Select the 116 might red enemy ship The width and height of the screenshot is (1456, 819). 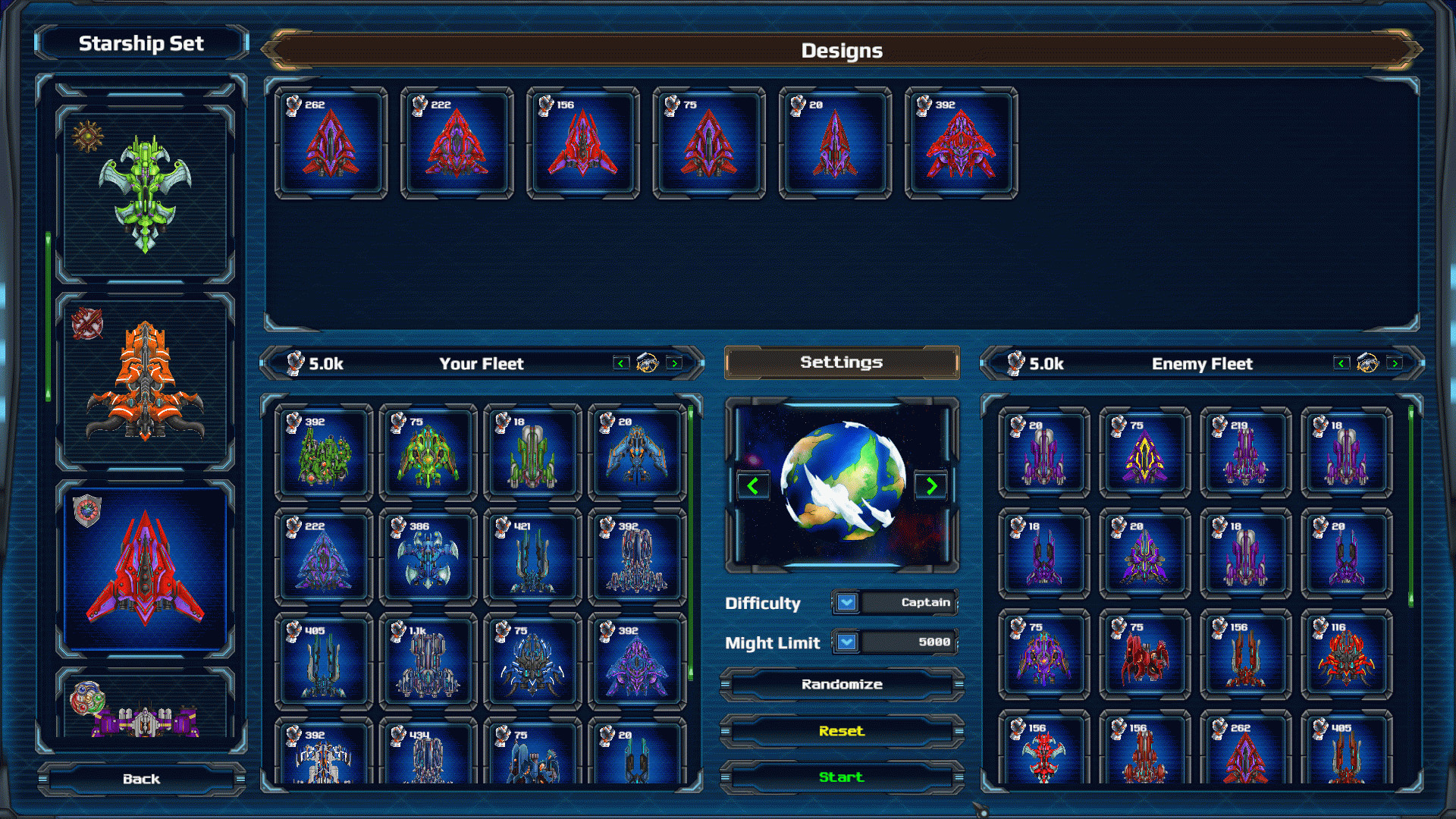pos(1346,655)
